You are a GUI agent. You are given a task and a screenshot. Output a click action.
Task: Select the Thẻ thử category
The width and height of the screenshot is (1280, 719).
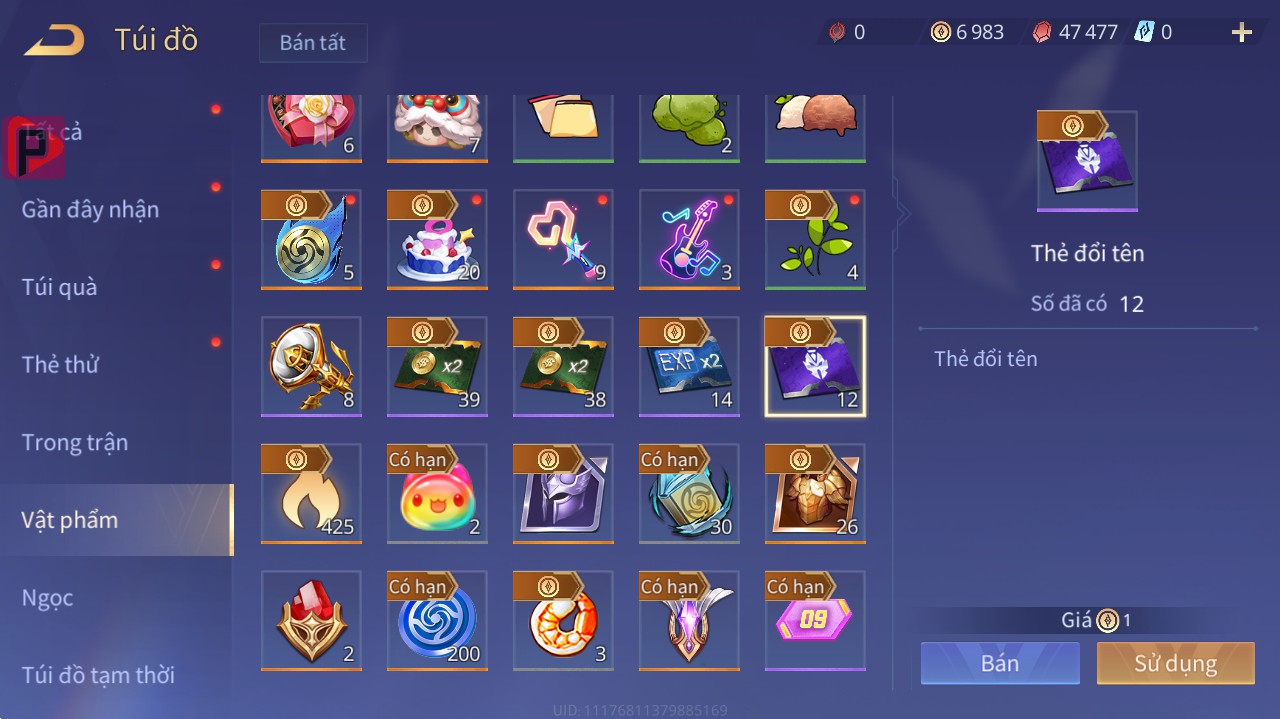click(60, 365)
